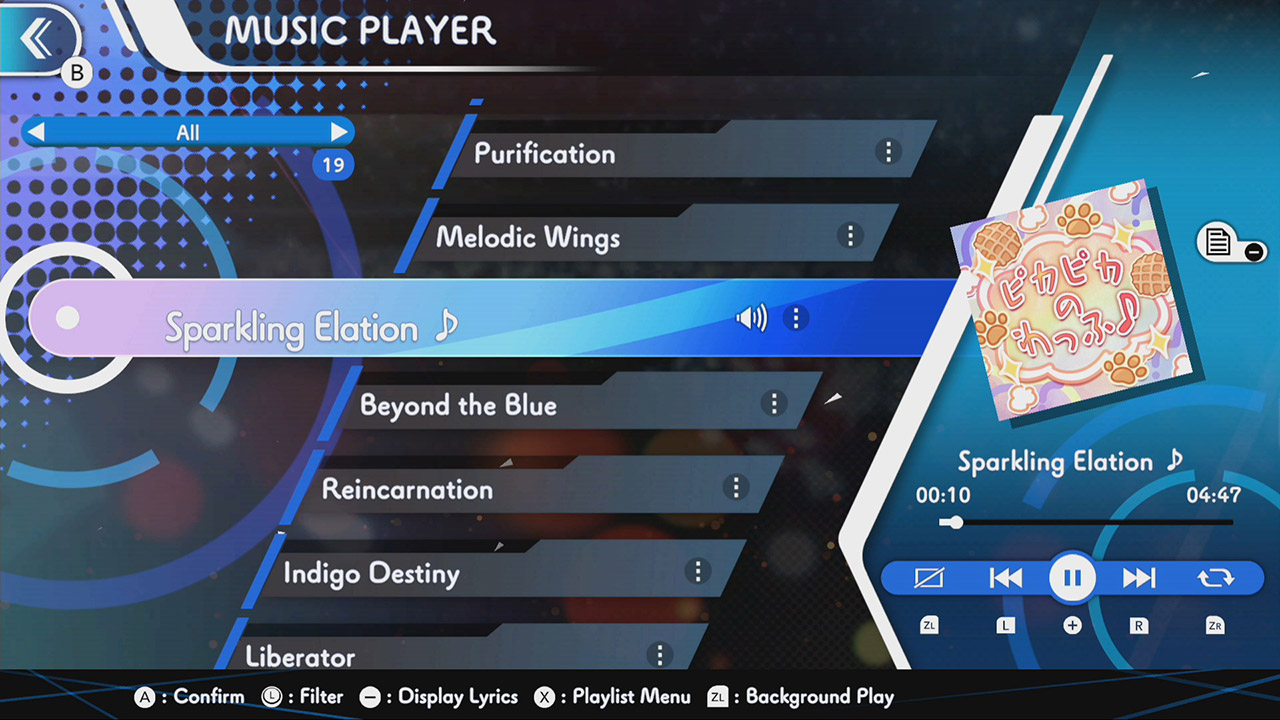The image size is (1280, 720).
Task: Select the Purification track
Action: (x=545, y=154)
